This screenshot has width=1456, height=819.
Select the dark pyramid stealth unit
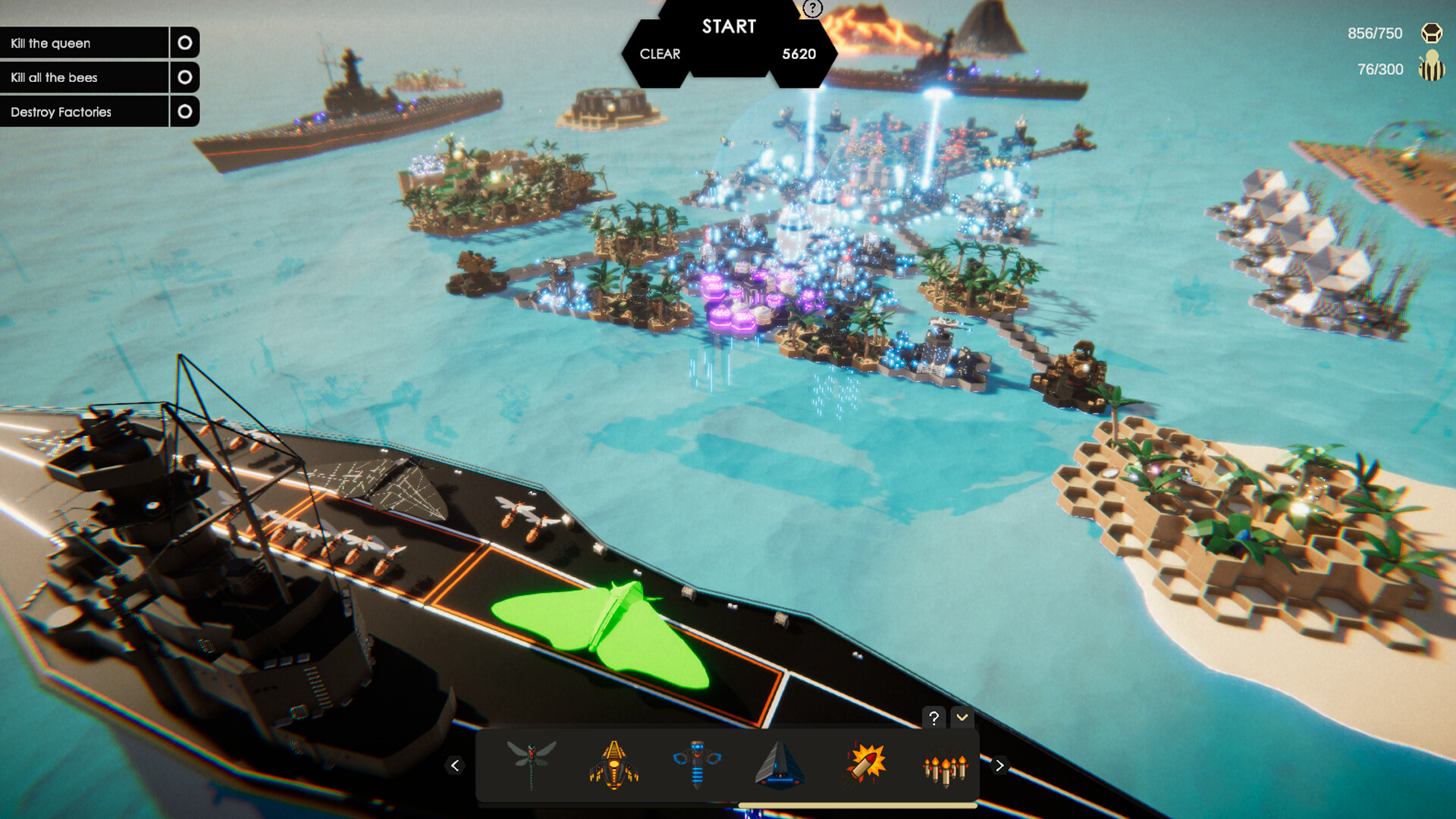point(780,764)
